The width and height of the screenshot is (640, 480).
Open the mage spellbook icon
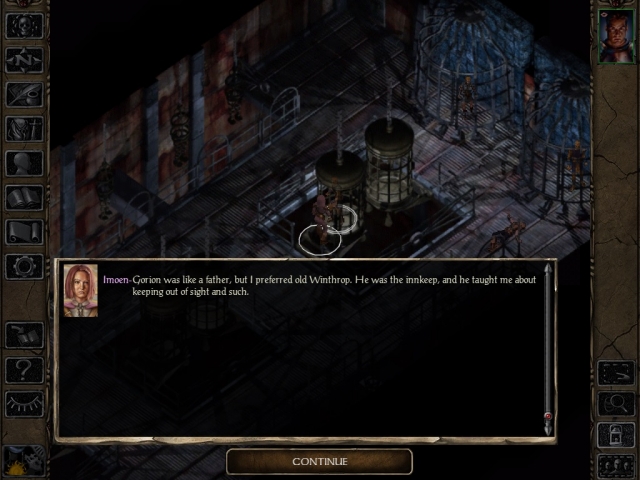pyautogui.click(x=24, y=197)
